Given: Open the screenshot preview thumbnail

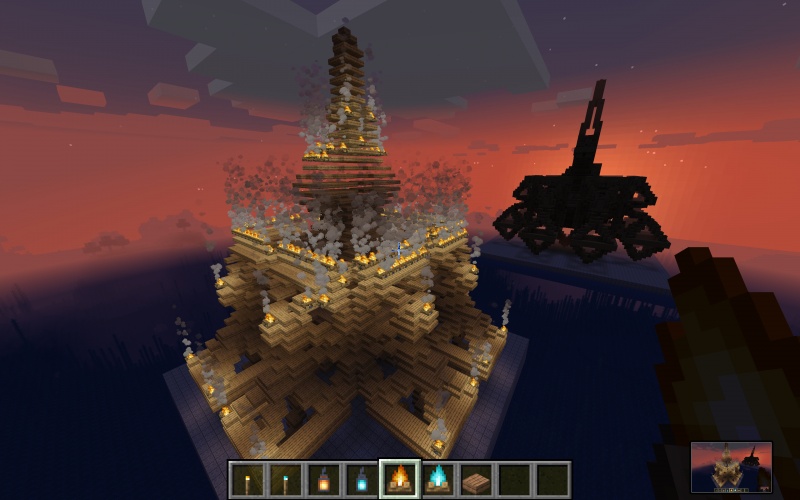Looking at the screenshot, I should (x=731, y=467).
